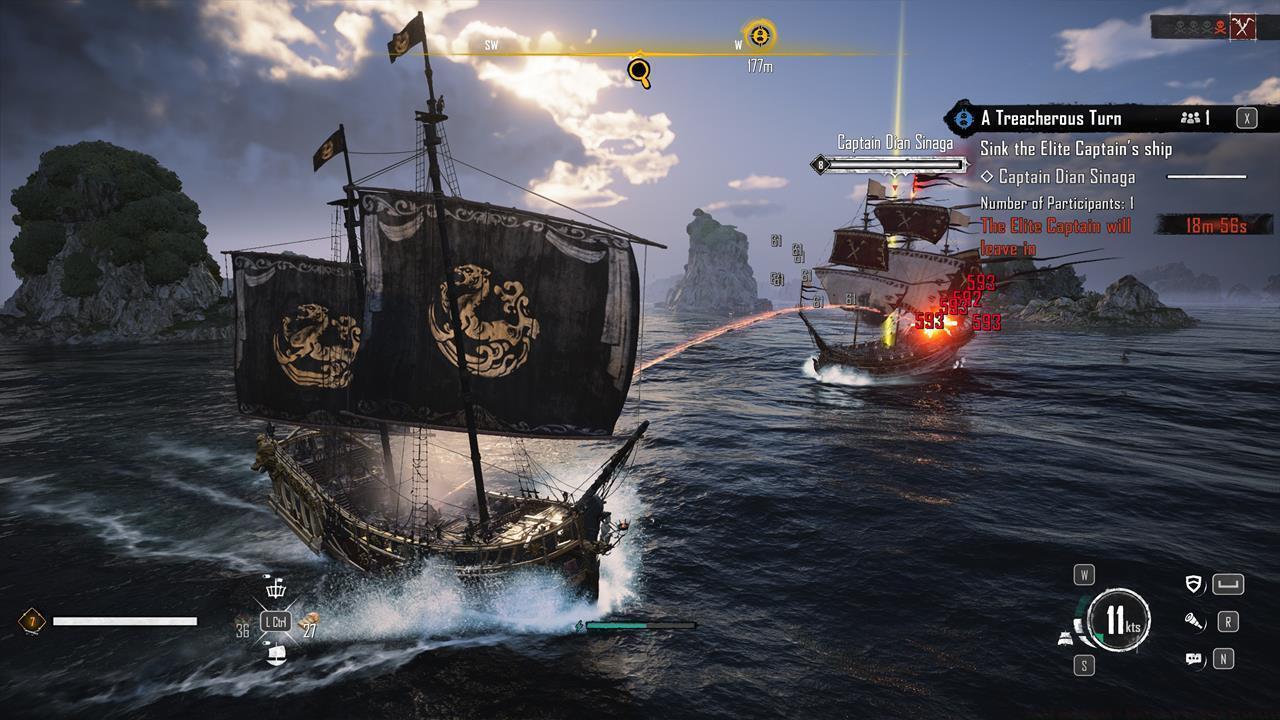Use the spyglass icon
1280x720 pixels.
point(1193,622)
